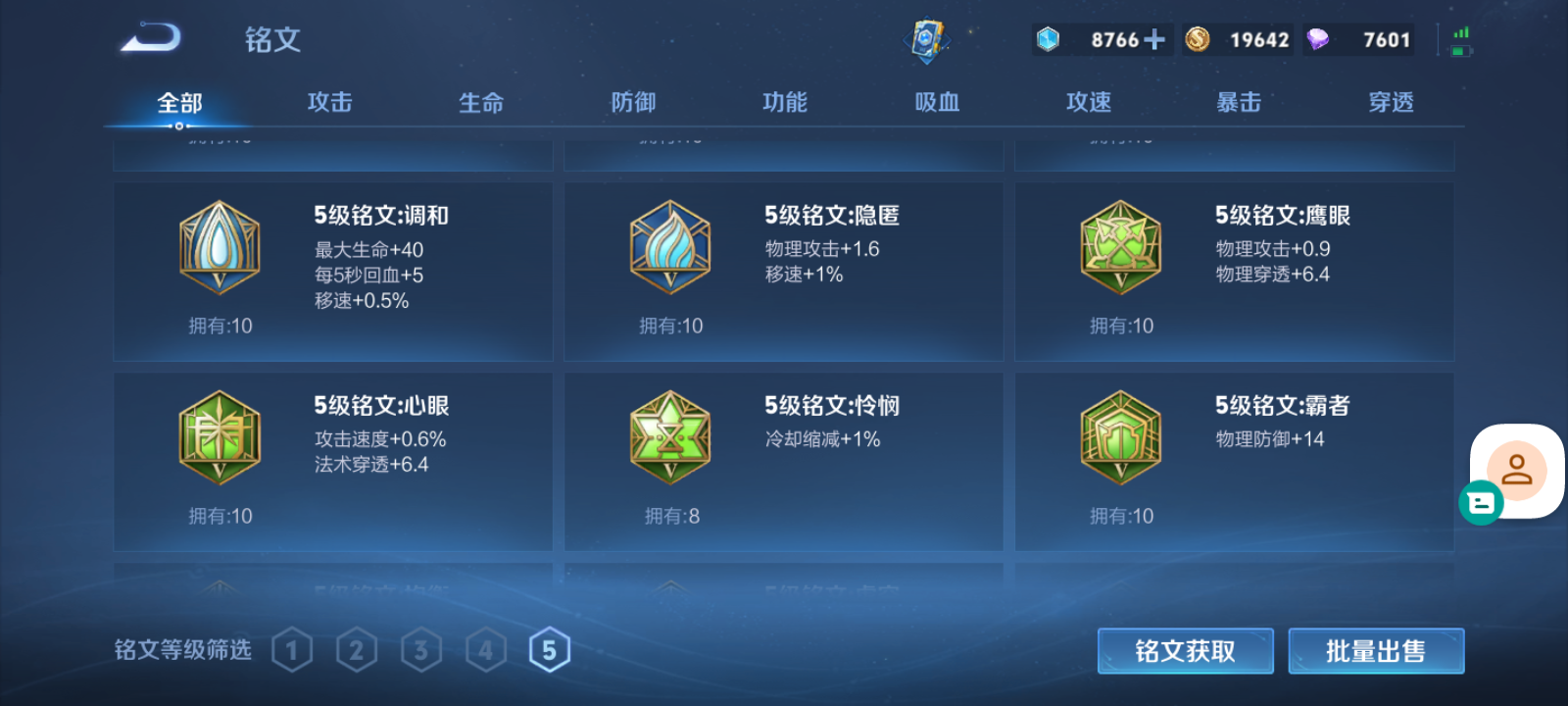This screenshot has width=1568, height=706.
Task: Open the customer service floating icon
Action: pyautogui.click(x=1516, y=470)
